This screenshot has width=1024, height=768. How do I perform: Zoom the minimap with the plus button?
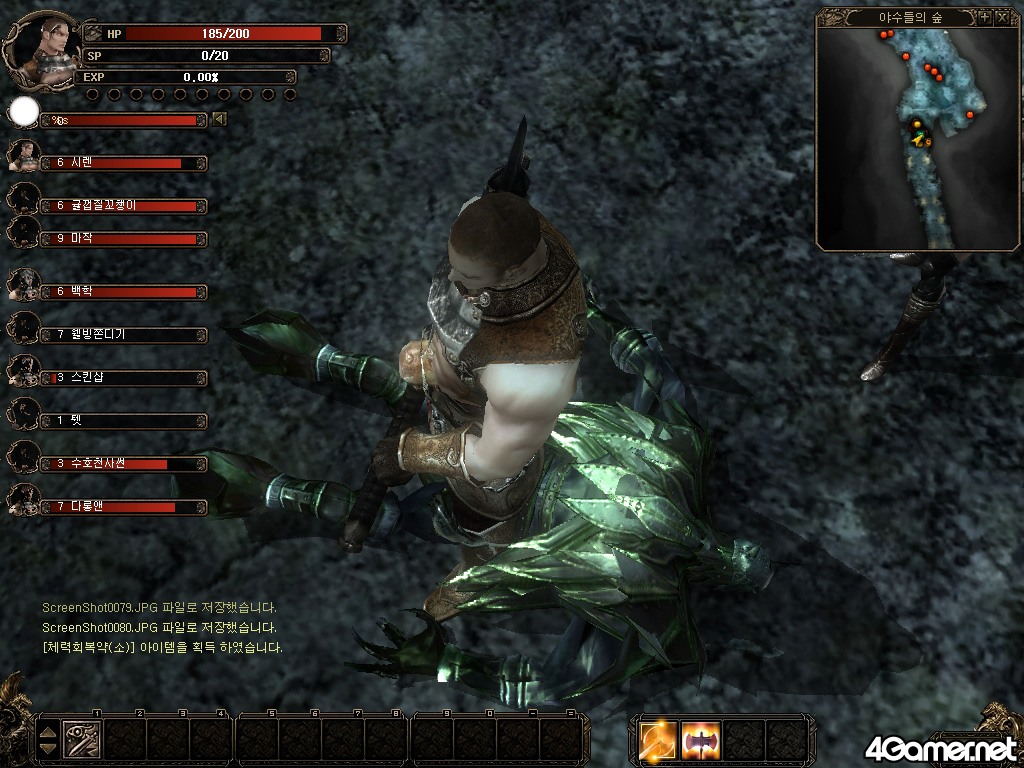tap(984, 17)
